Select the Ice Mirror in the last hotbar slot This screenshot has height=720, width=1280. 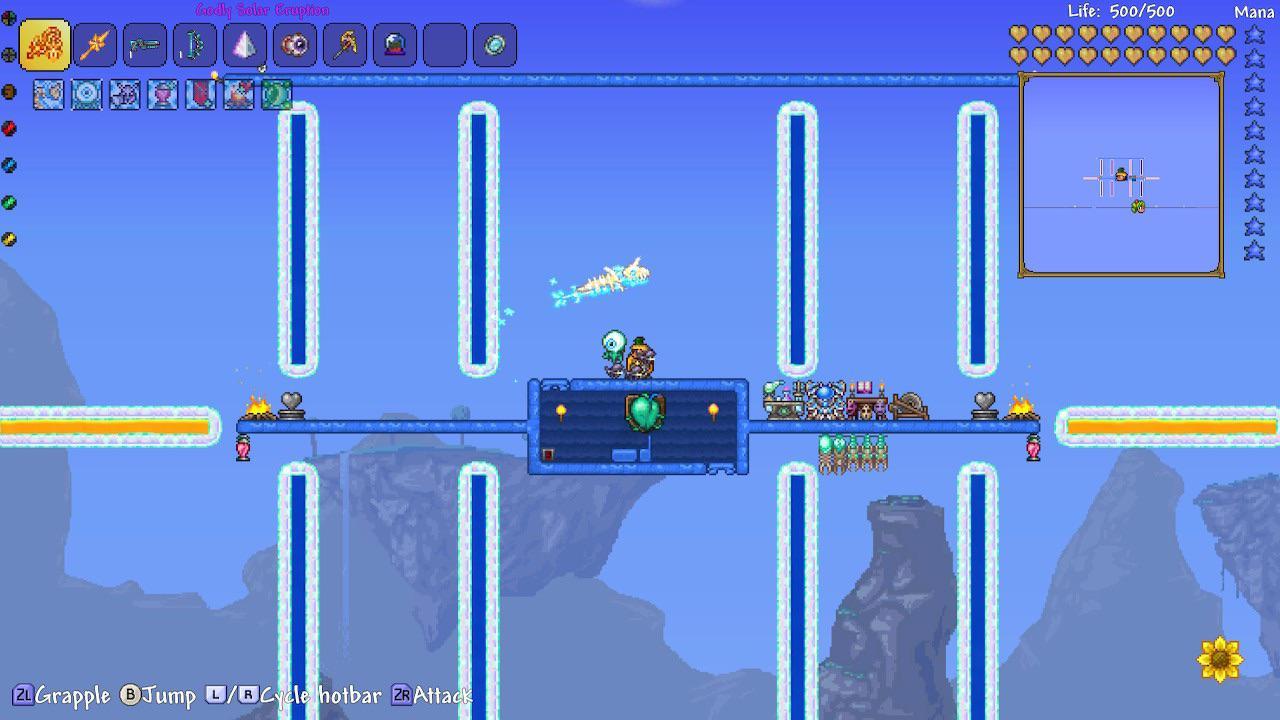(x=493, y=45)
